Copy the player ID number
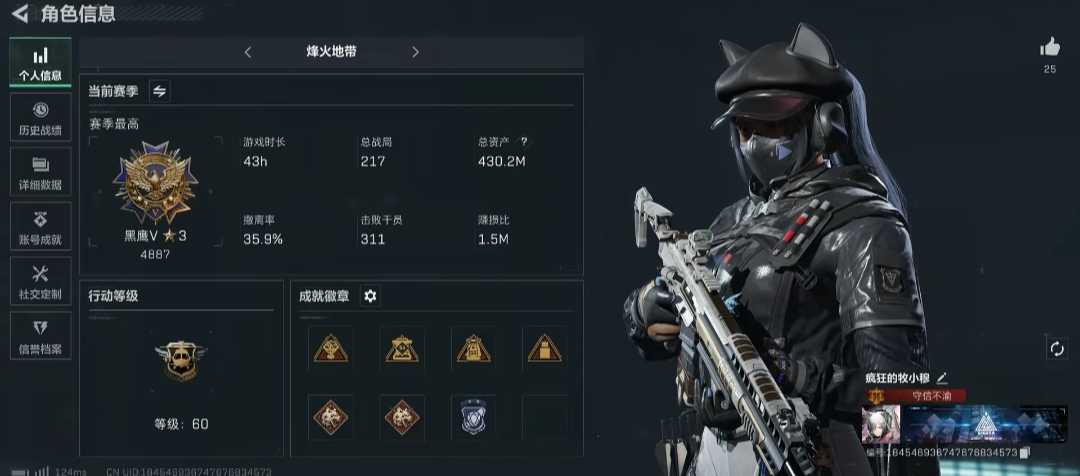 (1025, 453)
